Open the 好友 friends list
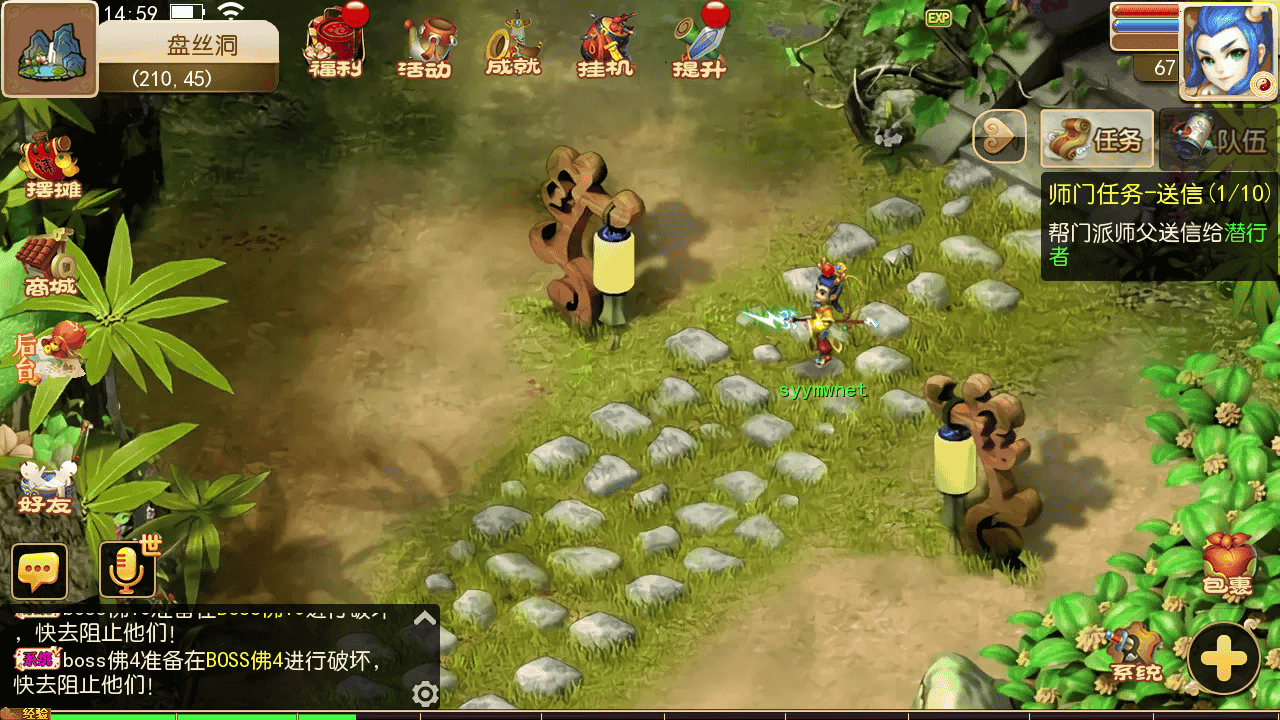Screen dimensions: 1280x720 coord(46,483)
